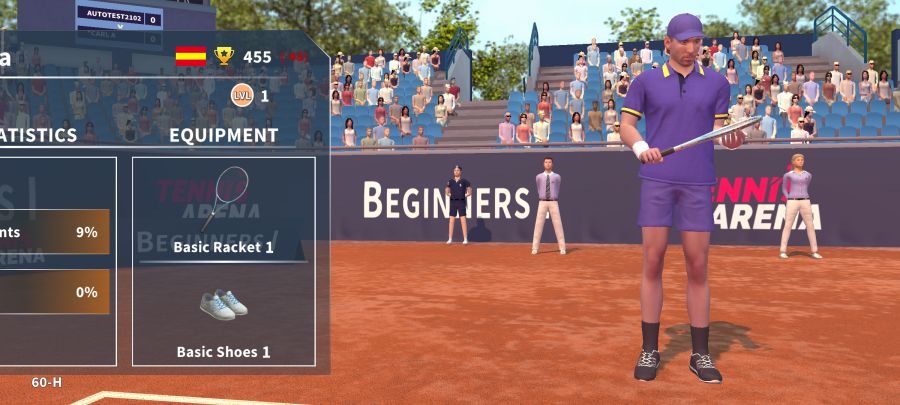900x405 pixels.
Task: Select the Basic Shoes 1 equipment slot
Action: [x=224, y=317]
